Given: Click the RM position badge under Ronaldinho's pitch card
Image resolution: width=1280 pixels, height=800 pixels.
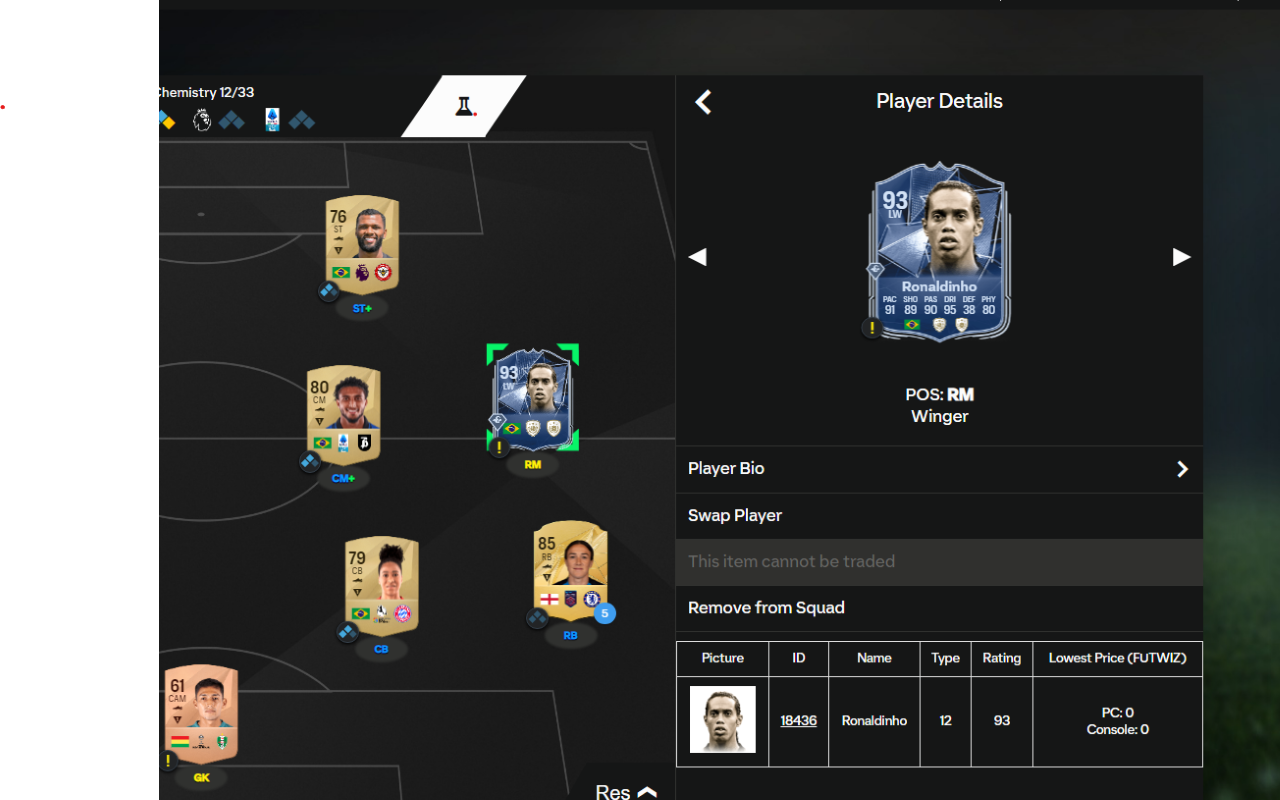Looking at the screenshot, I should pyautogui.click(x=532, y=463).
